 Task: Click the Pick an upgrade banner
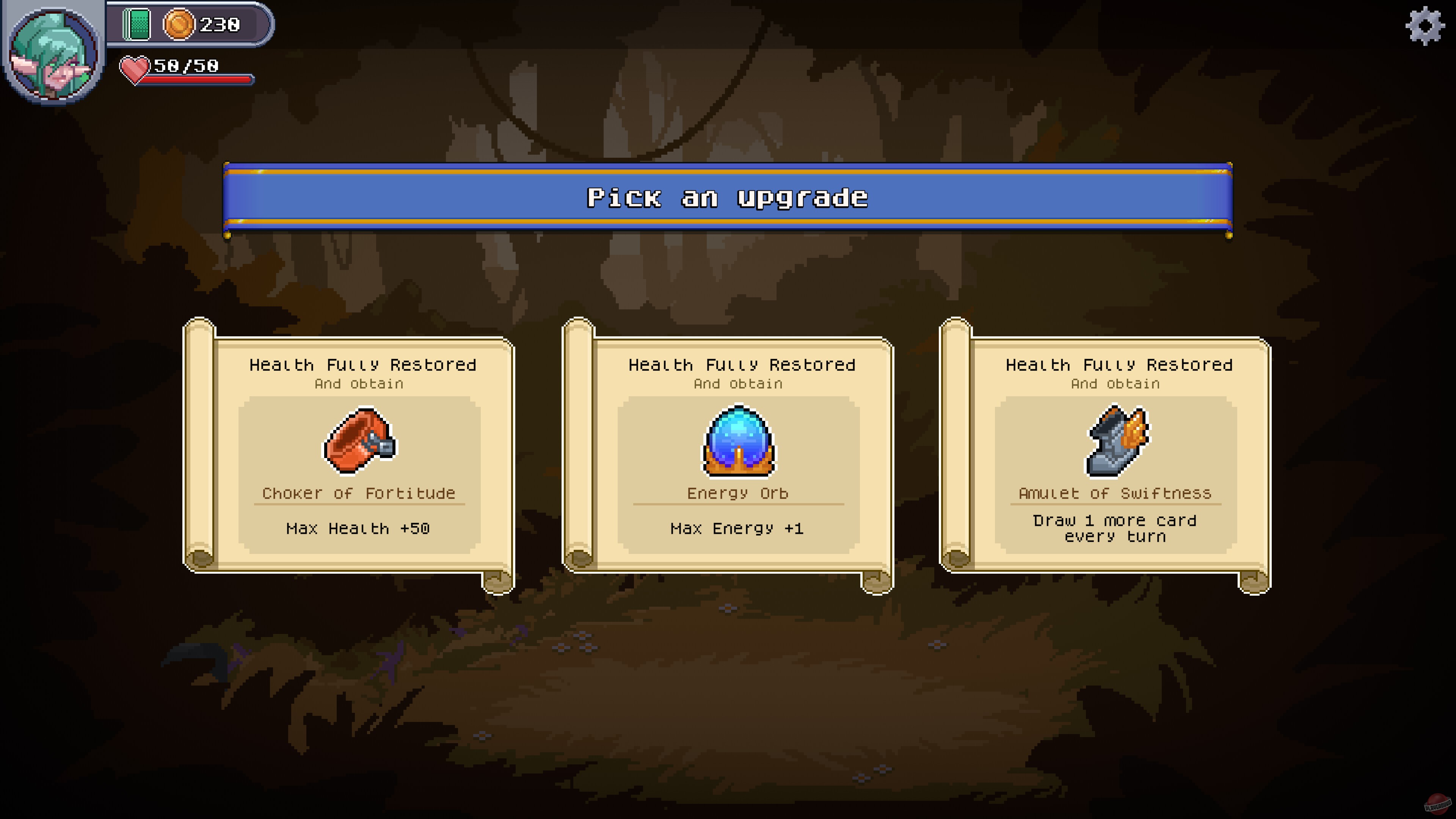(728, 198)
